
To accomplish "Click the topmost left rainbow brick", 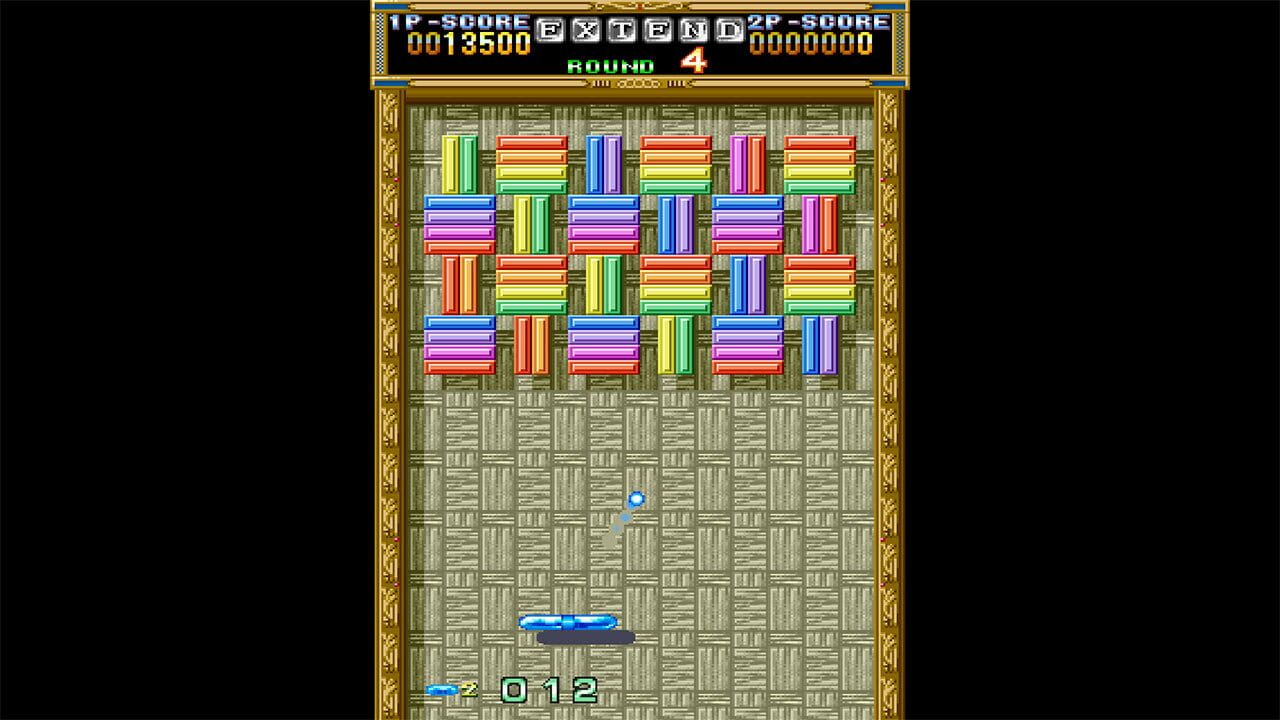I will (x=531, y=165).
